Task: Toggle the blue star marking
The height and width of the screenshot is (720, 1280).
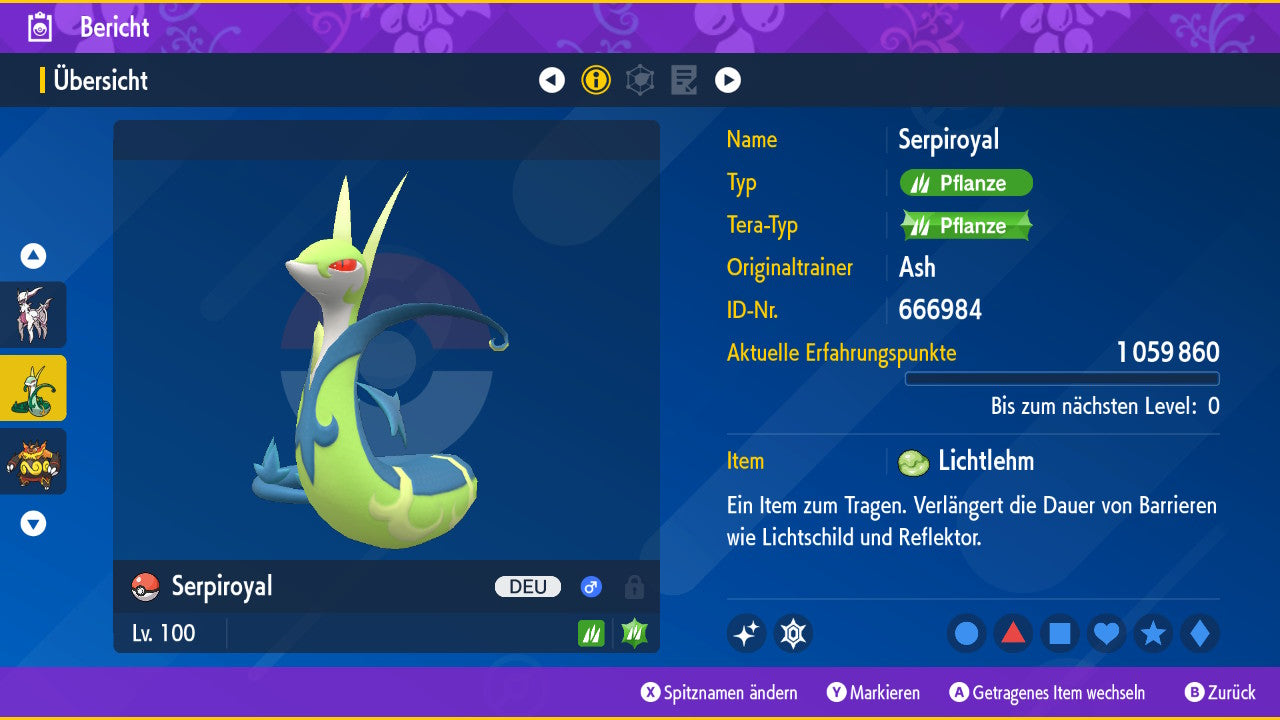Action: click(1153, 633)
